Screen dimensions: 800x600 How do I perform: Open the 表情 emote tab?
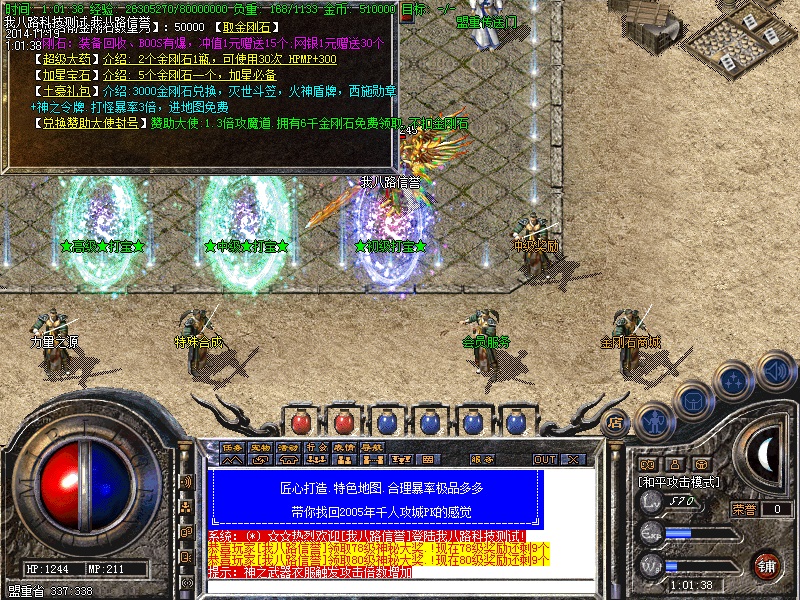point(344,447)
